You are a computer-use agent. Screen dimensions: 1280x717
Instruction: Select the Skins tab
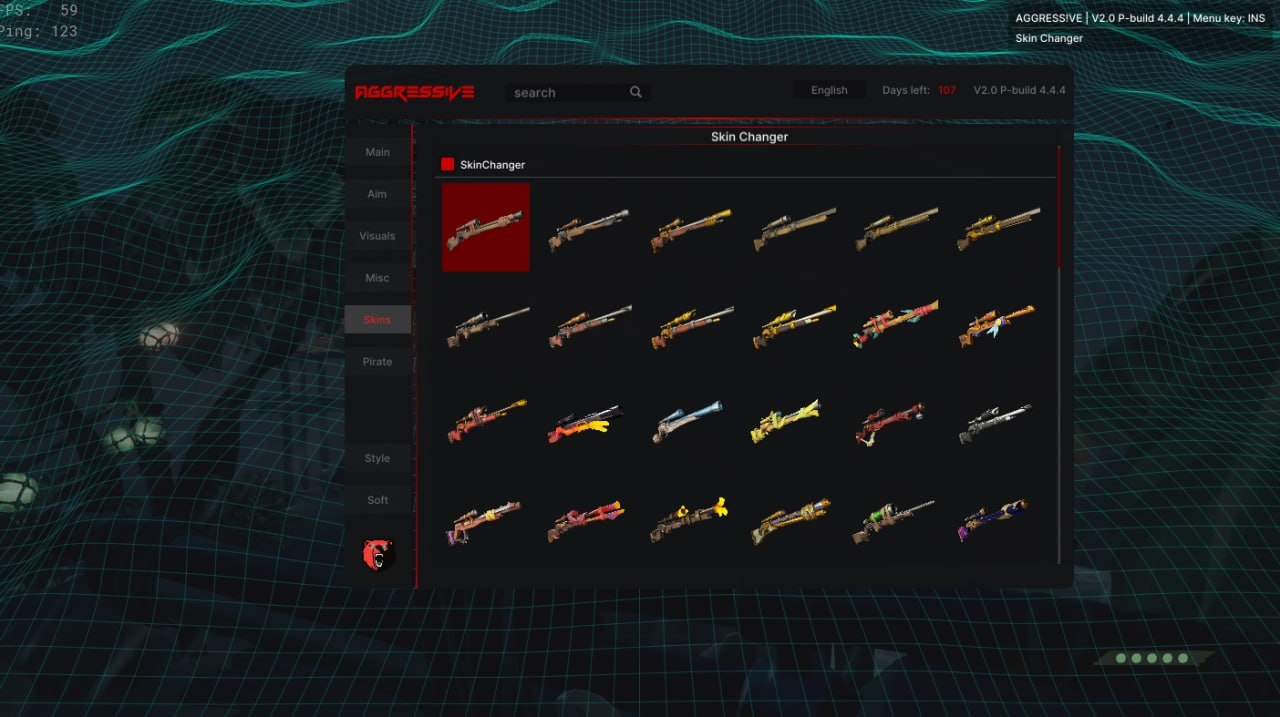(378, 320)
